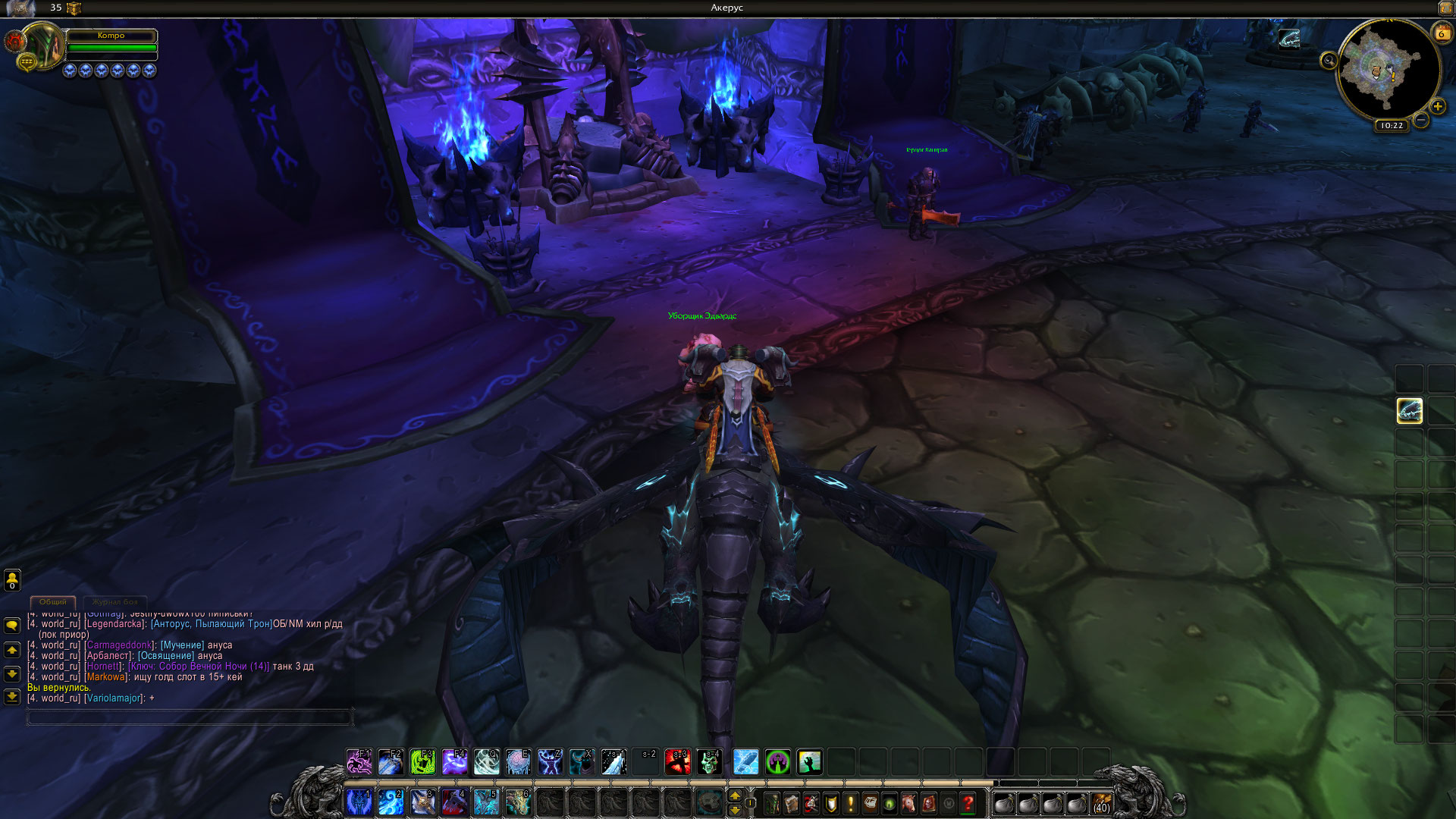
Task: Open the calendar button showing 6
Action: tap(1441, 33)
